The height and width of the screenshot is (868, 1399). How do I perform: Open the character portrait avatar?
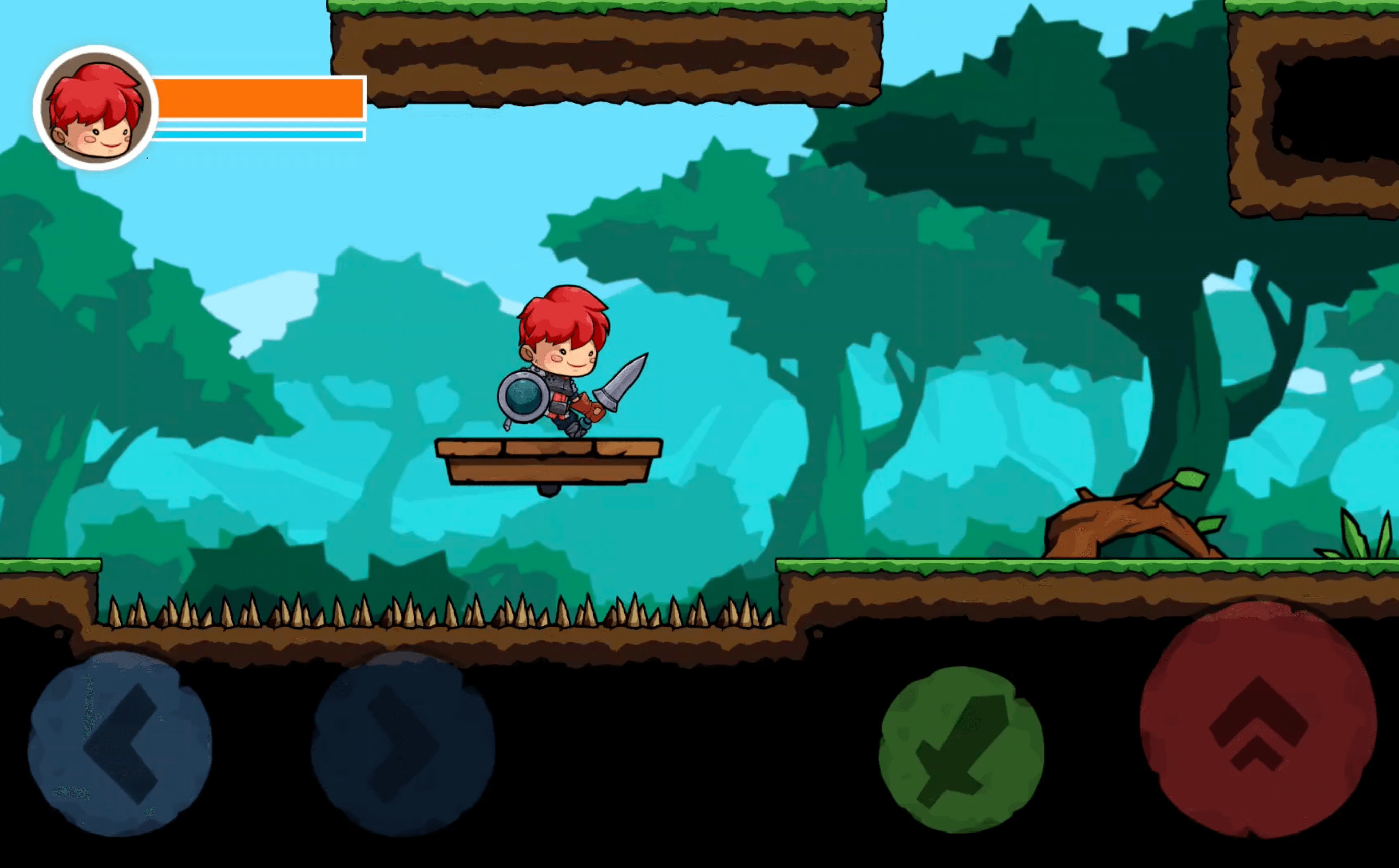tap(95, 106)
